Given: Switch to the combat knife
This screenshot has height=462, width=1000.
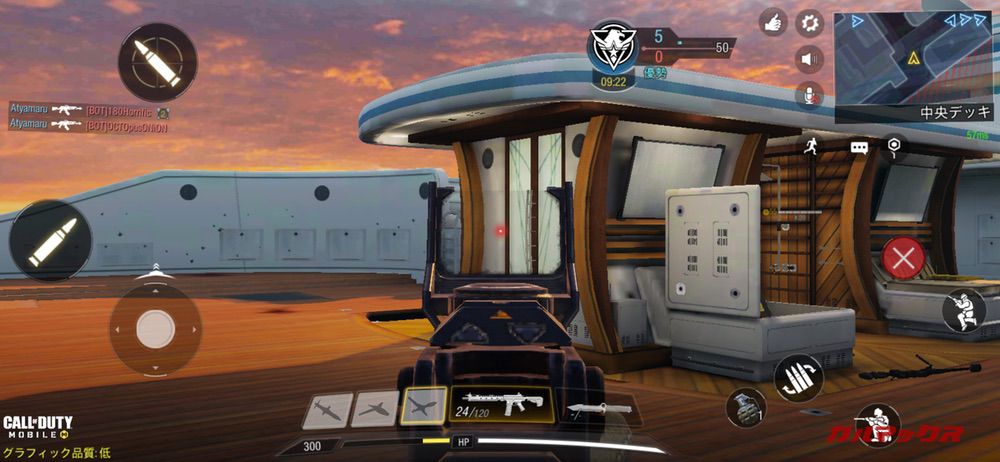Looking at the screenshot, I should 600,408.
